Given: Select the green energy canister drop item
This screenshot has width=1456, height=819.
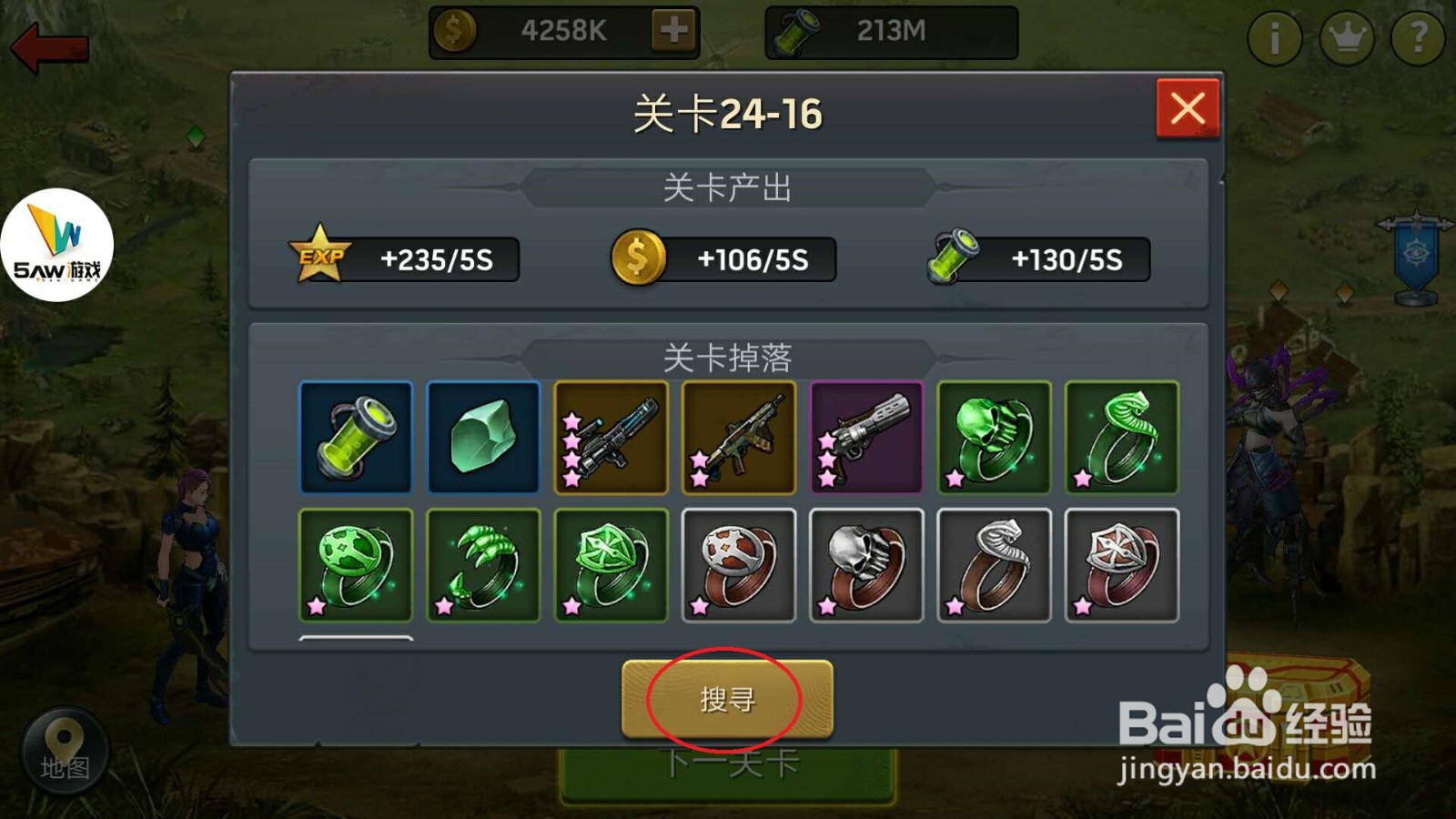Looking at the screenshot, I should [355, 438].
